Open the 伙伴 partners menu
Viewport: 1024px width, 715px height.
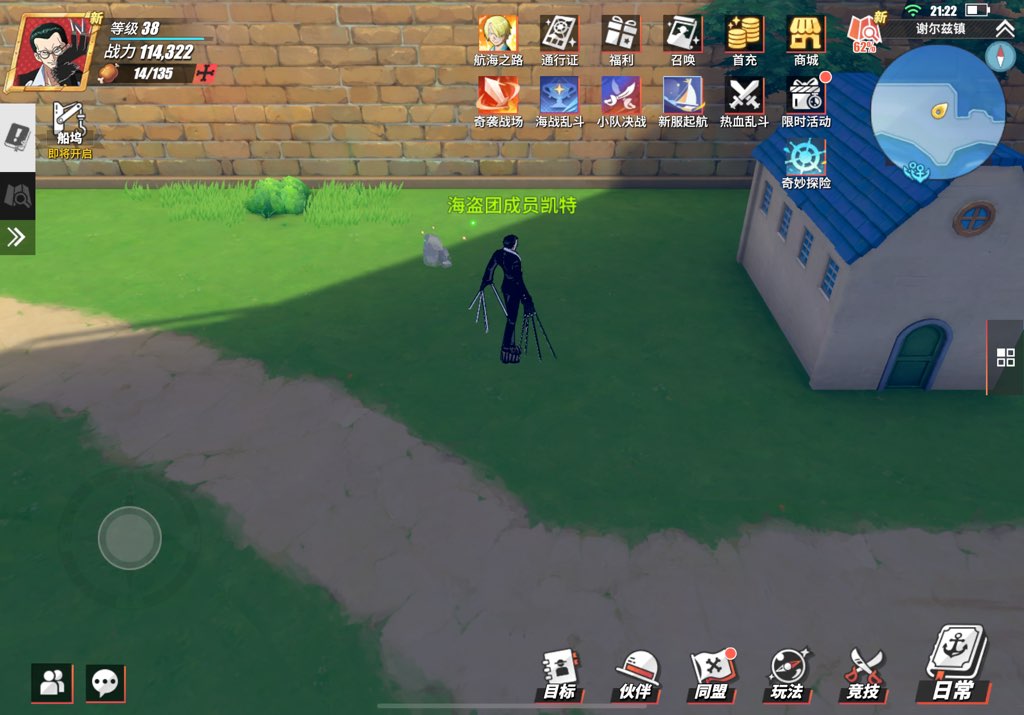click(636, 674)
